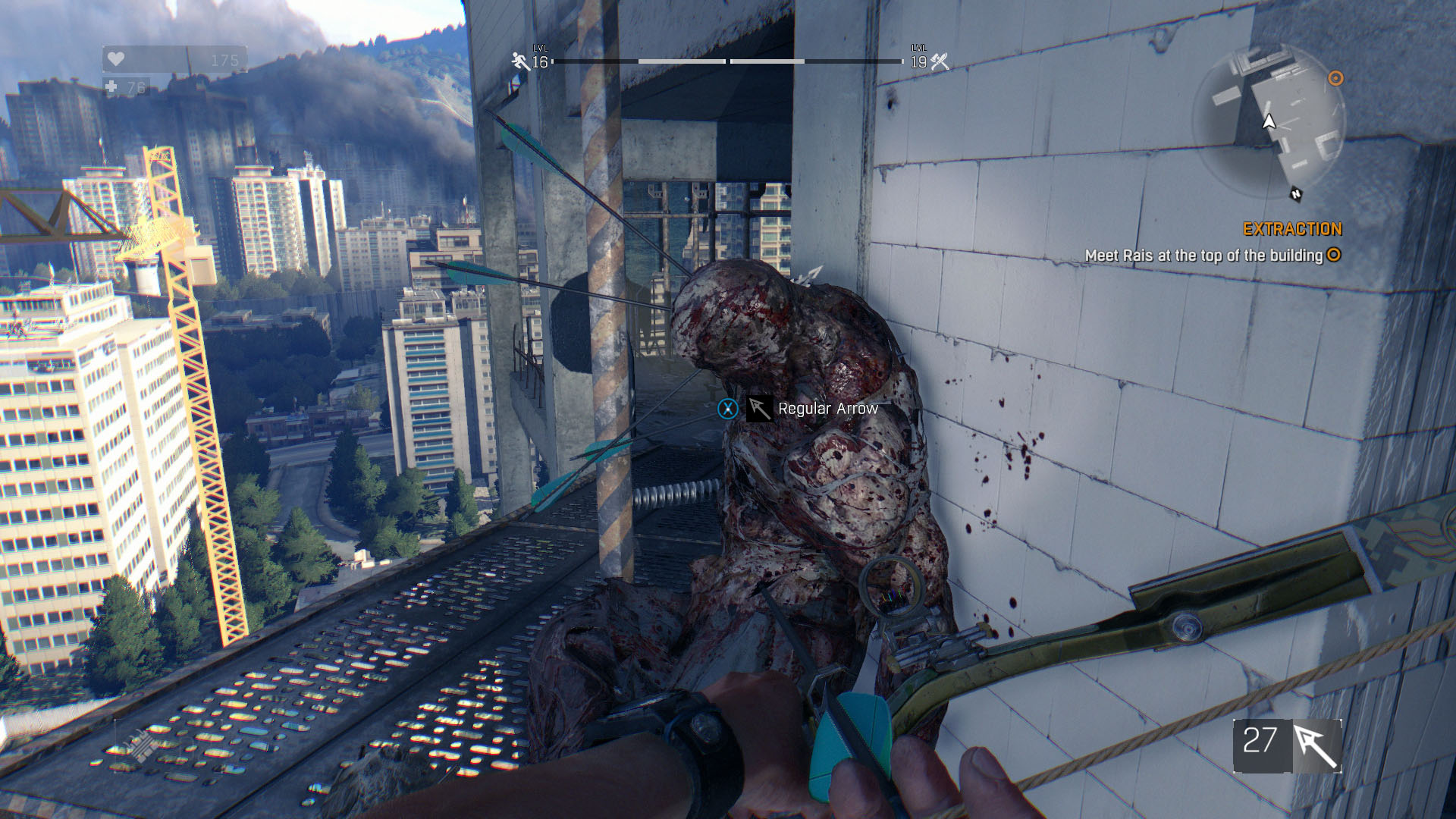The image size is (1456, 819).
Task: Select the power level crossed-tools icon
Action: pos(940,61)
